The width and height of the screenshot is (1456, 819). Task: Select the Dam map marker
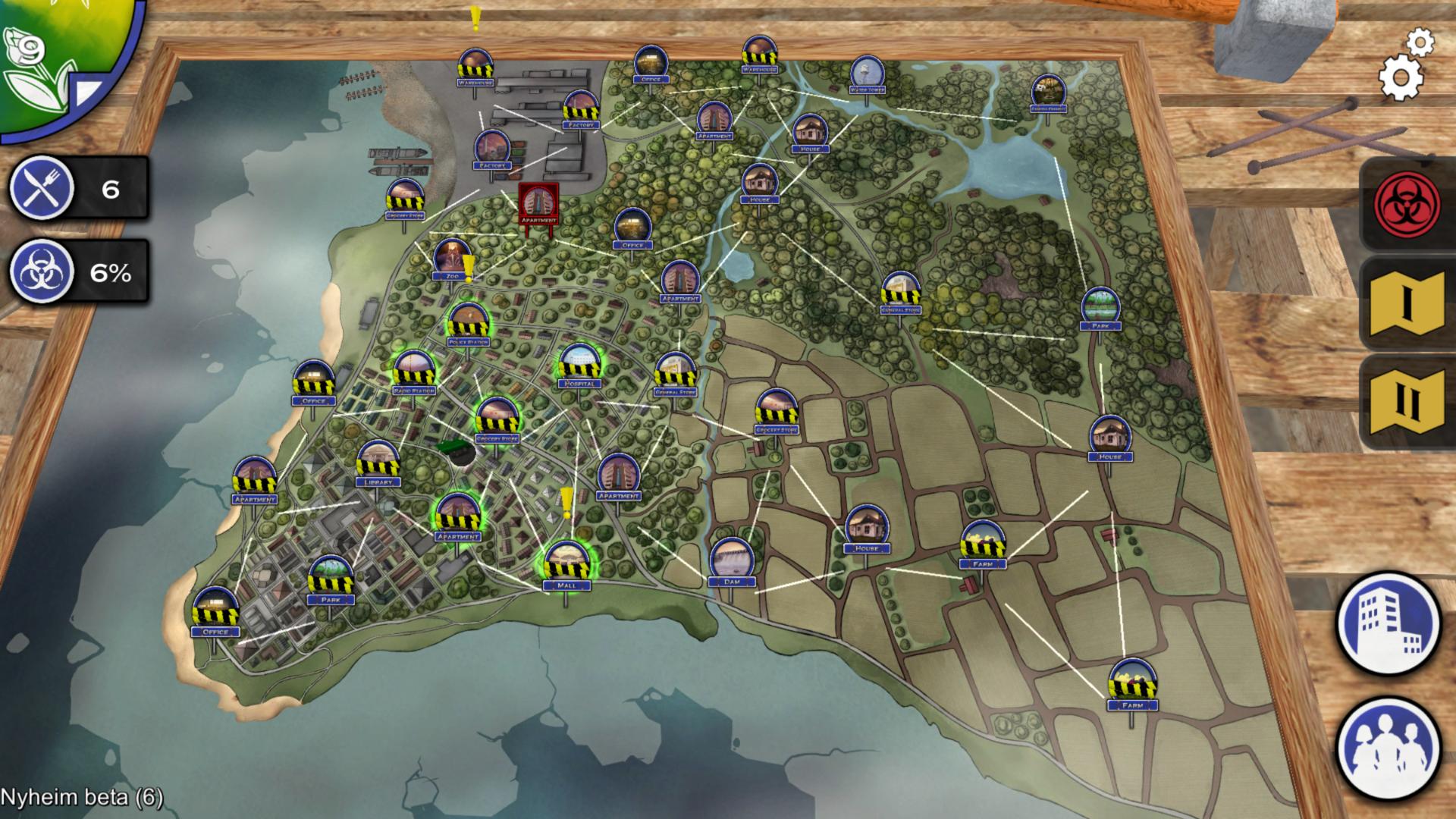(x=732, y=562)
